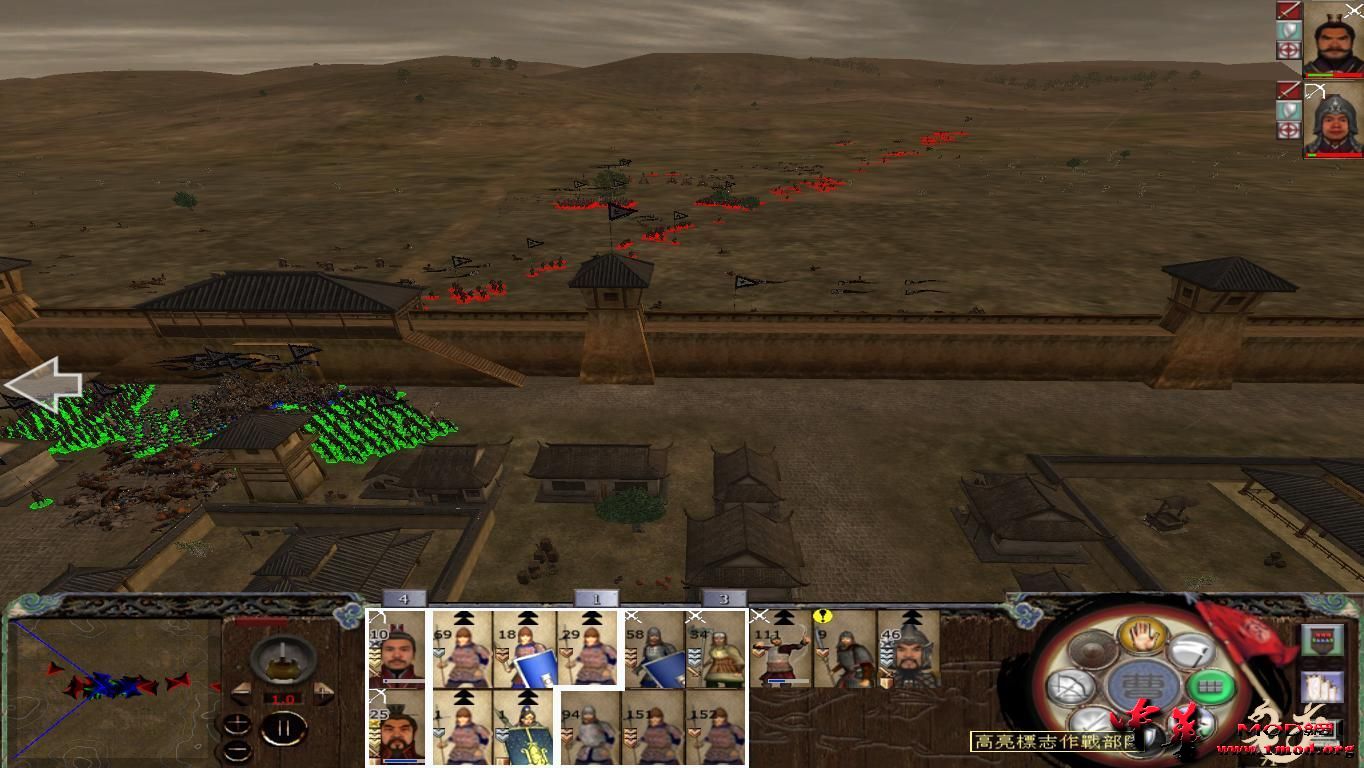Select the halt order hand icon on the command wheel
Viewport: 1364px width, 768px height.
tap(1143, 637)
